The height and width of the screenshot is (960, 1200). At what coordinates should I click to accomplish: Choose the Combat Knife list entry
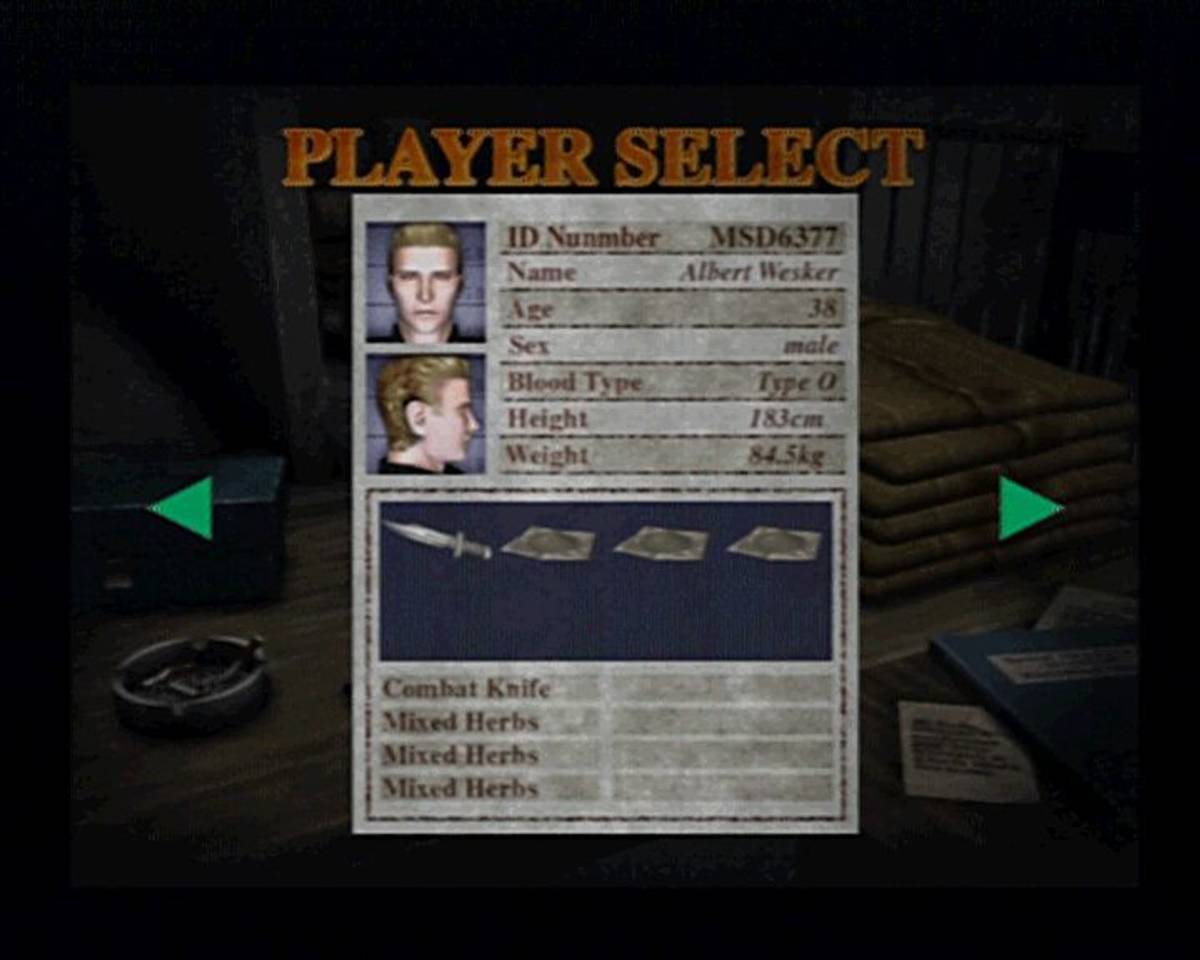pos(467,688)
